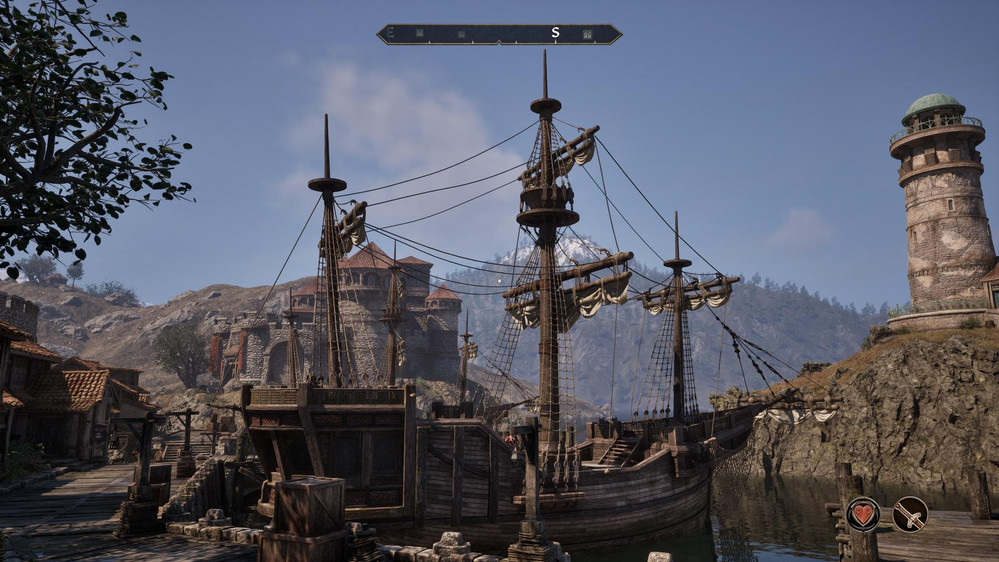This screenshot has width=999, height=562.
Task: Select the sword weapon icon
Action: click(910, 514)
